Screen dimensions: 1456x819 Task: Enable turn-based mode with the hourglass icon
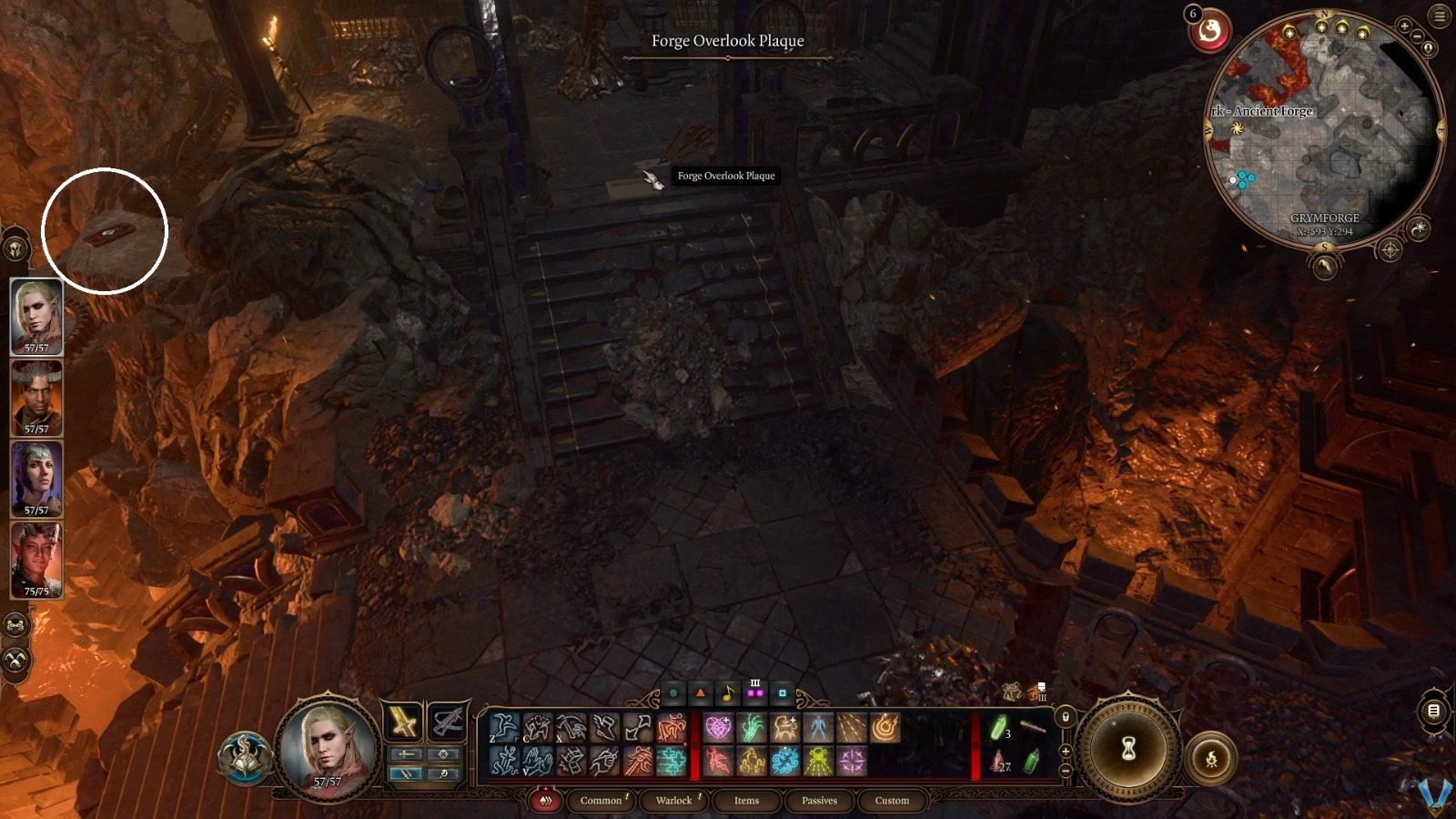1131,746
